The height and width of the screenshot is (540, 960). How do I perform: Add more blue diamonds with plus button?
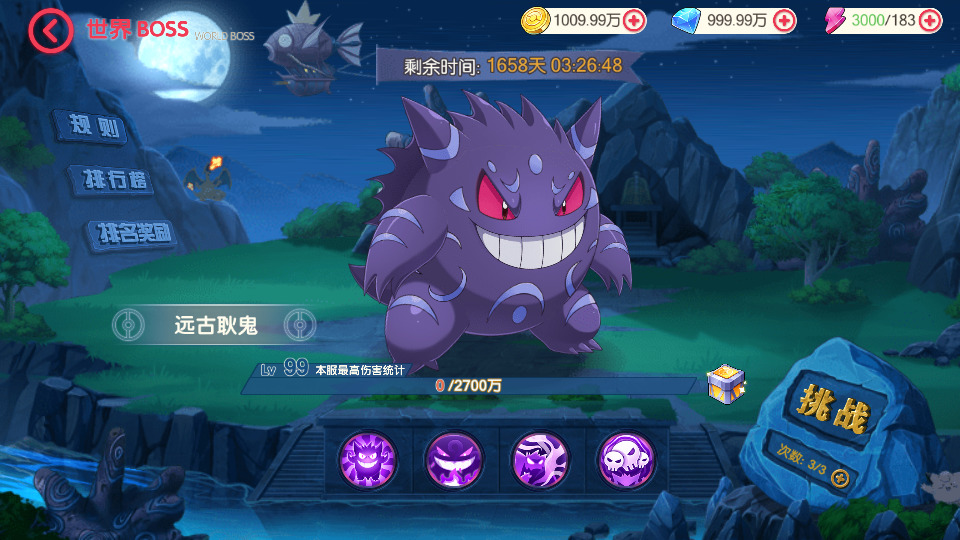point(785,20)
